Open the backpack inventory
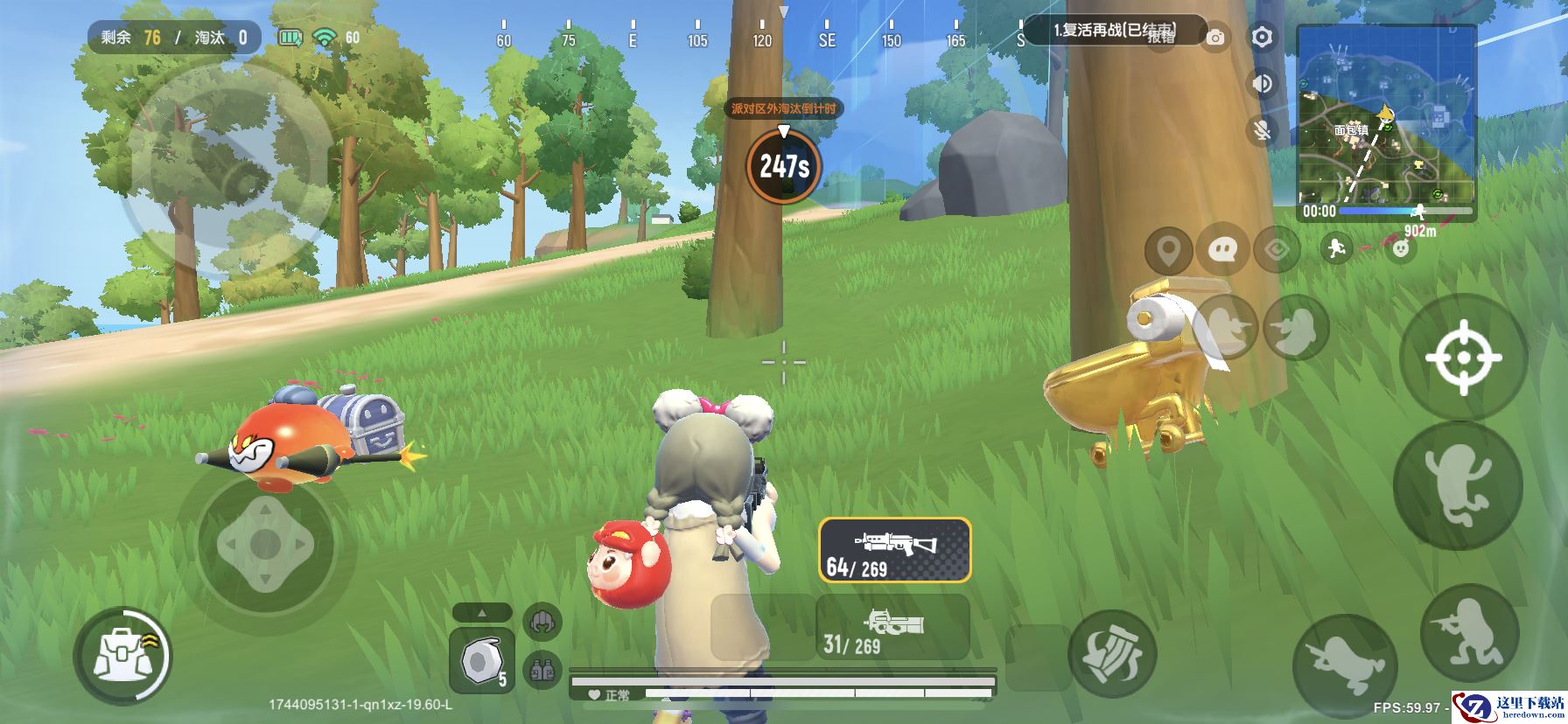The width and height of the screenshot is (1568, 724). [122, 656]
